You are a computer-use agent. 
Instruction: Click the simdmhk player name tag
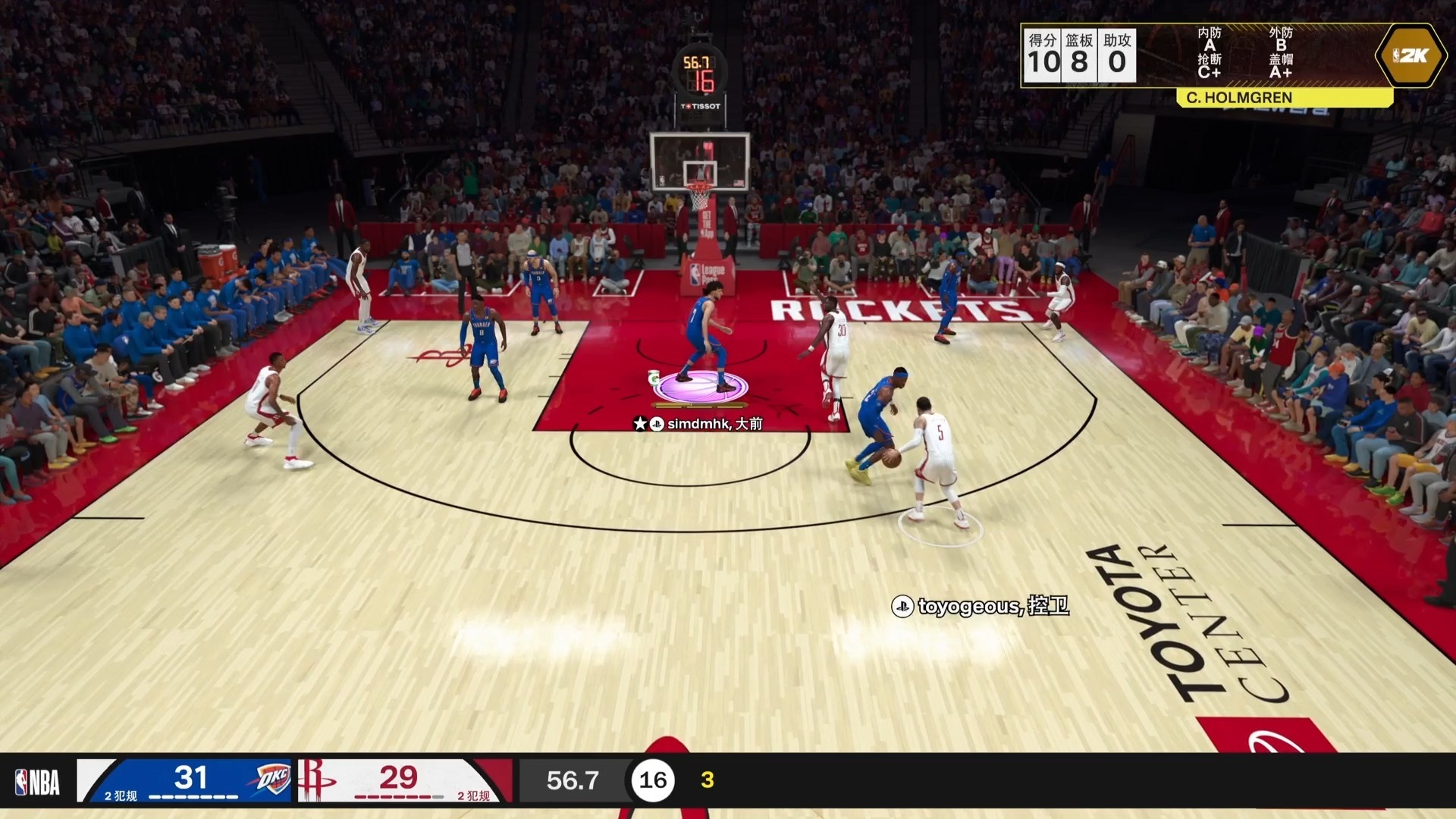coord(698,424)
